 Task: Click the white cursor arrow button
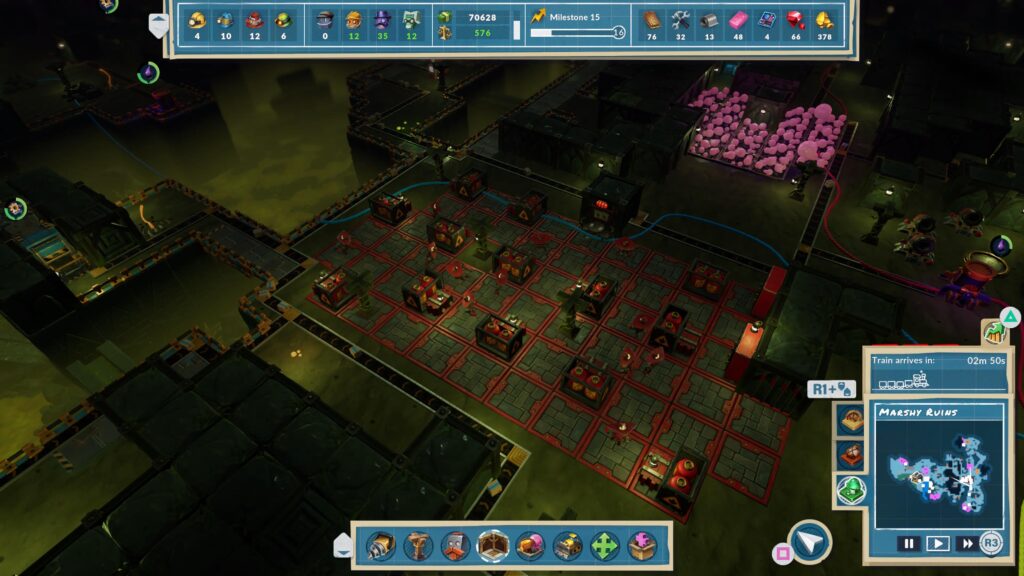click(809, 541)
